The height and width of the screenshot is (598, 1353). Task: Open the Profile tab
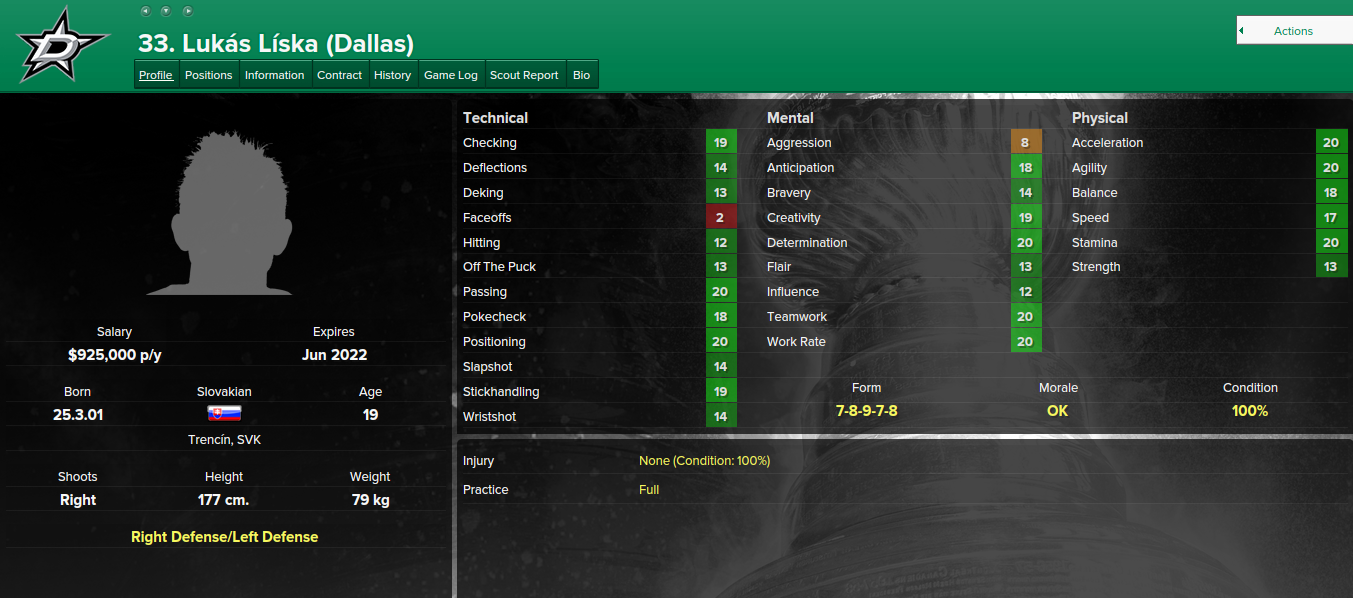[156, 75]
